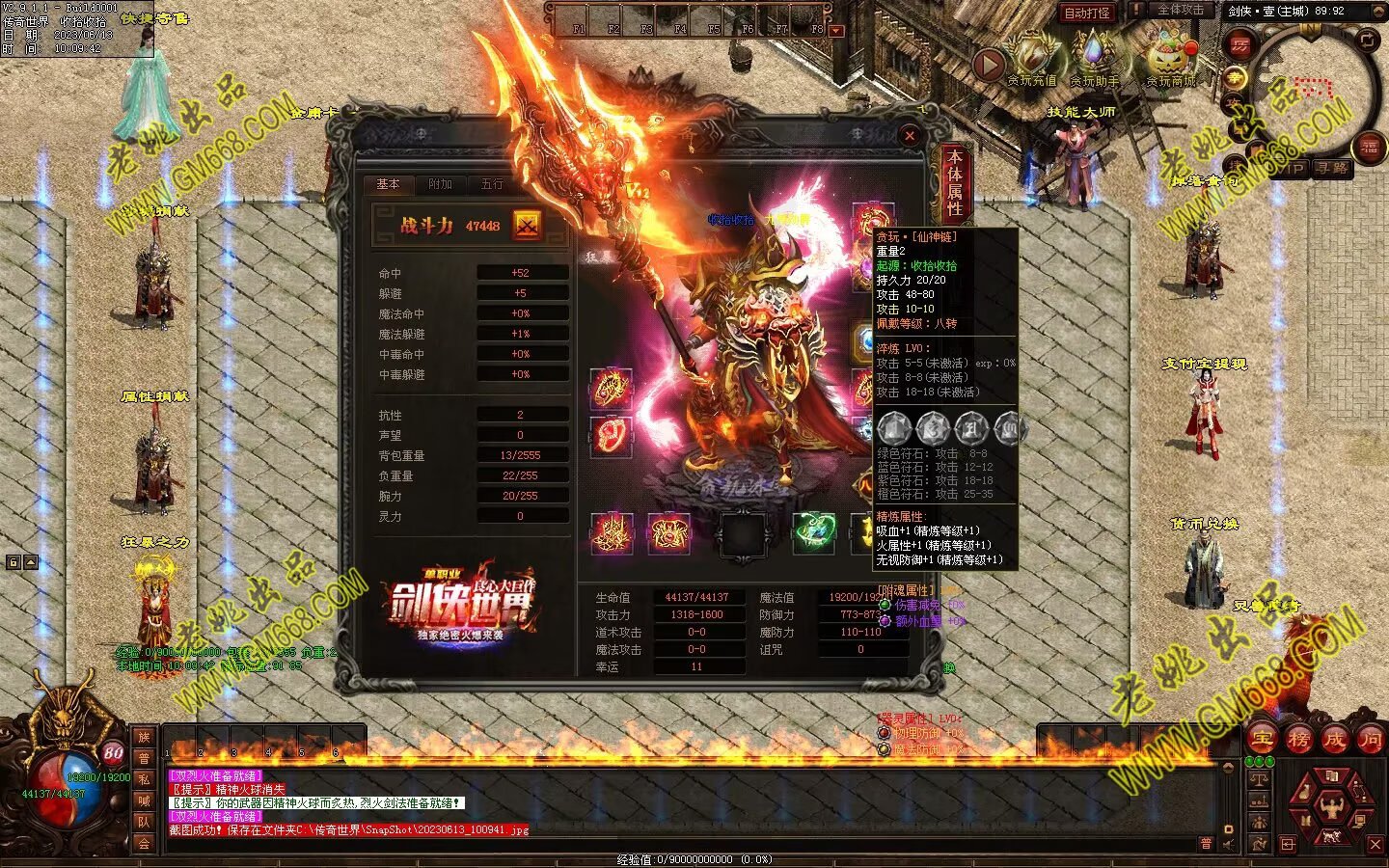Open the 宝 treasure button
The width and height of the screenshot is (1389, 868).
click(x=1263, y=740)
